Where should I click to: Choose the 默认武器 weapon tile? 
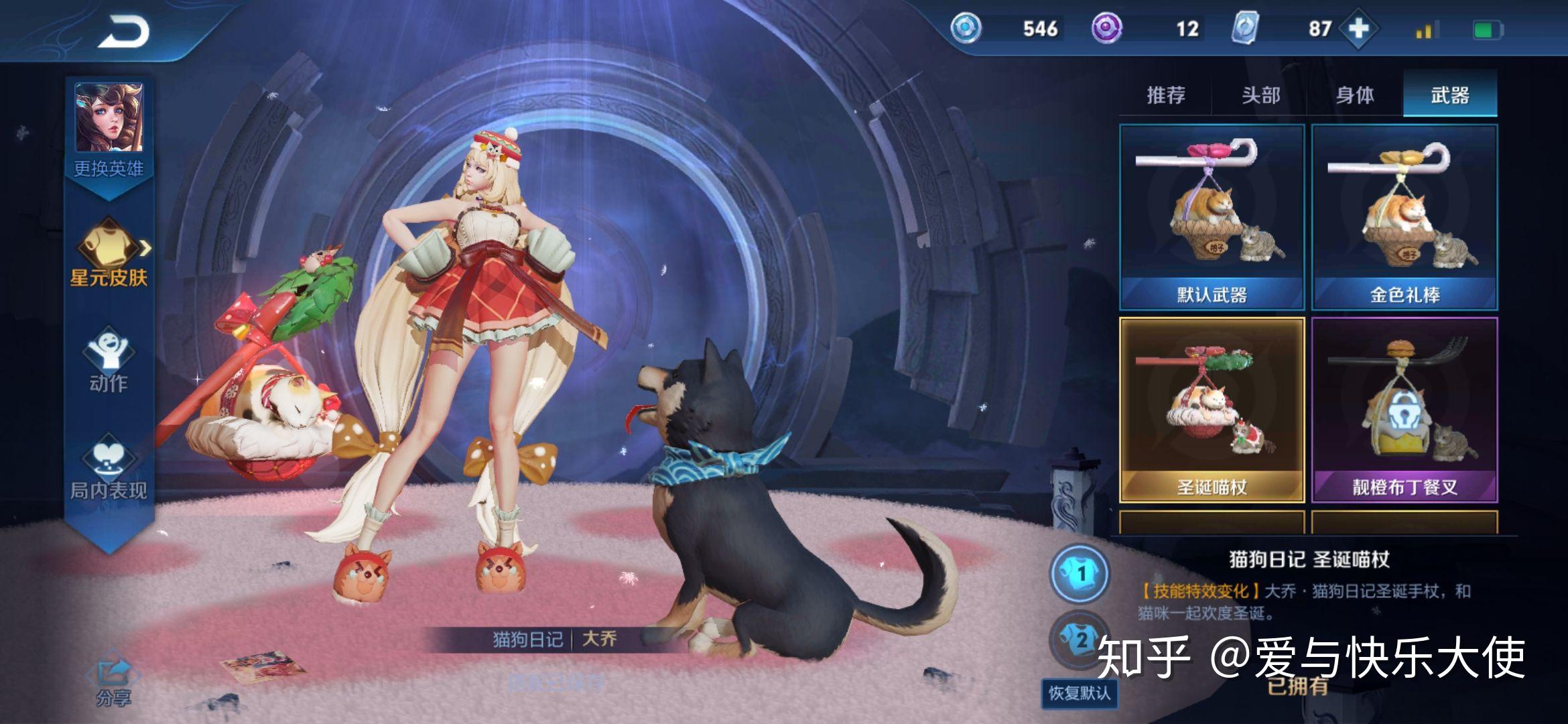[1212, 217]
